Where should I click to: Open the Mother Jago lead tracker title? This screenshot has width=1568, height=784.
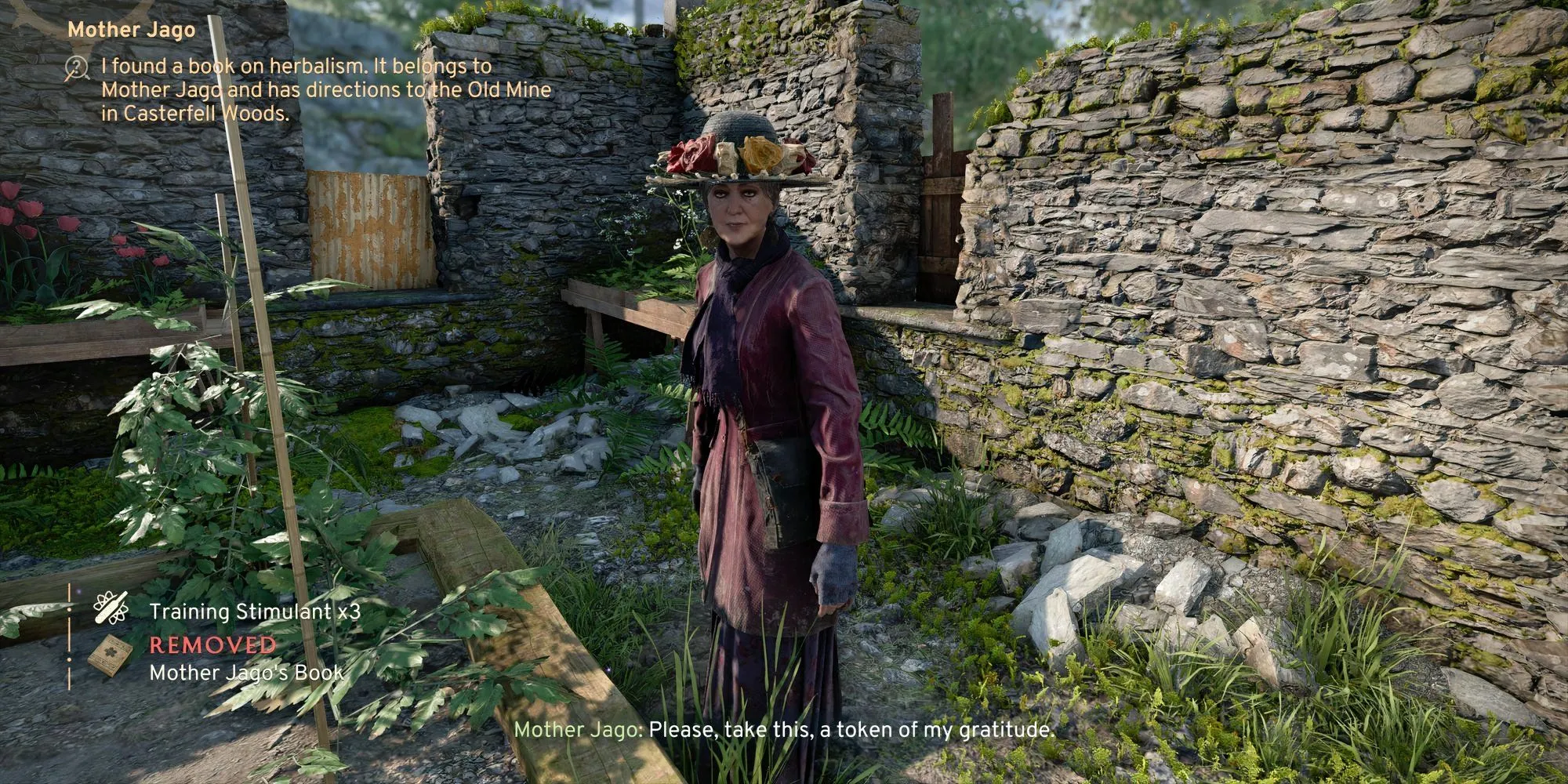131,30
